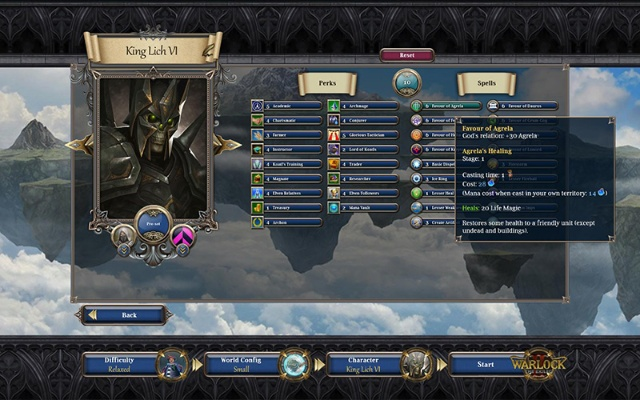Select the Trader perk
The height and width of the screenshot is (400, 640).
pyautogui.click(x=367, y=164)
